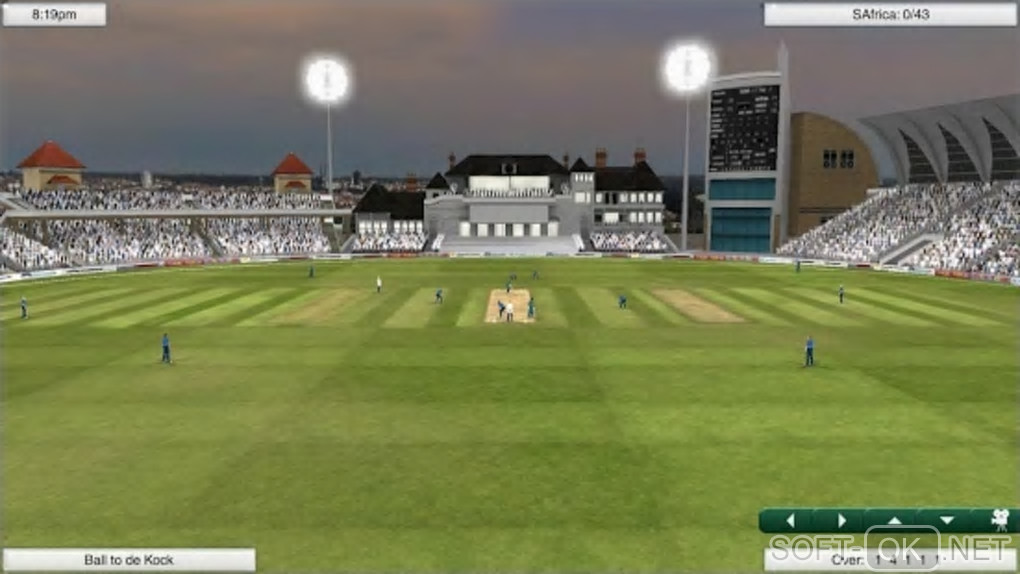
Task: Click the down arrow camera button
Action: (x=946, y=520)
